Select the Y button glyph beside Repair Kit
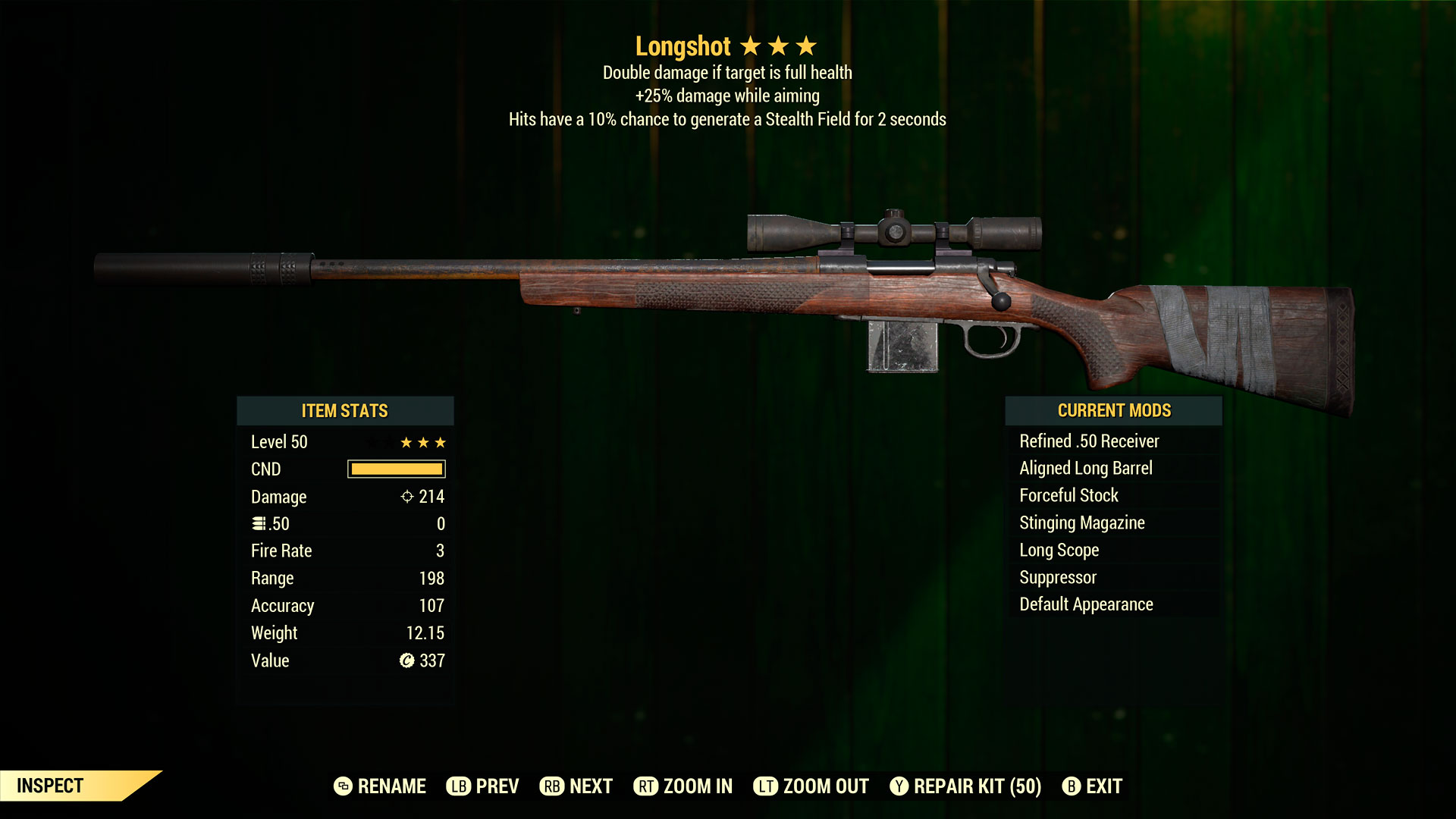 coord(899,786)
